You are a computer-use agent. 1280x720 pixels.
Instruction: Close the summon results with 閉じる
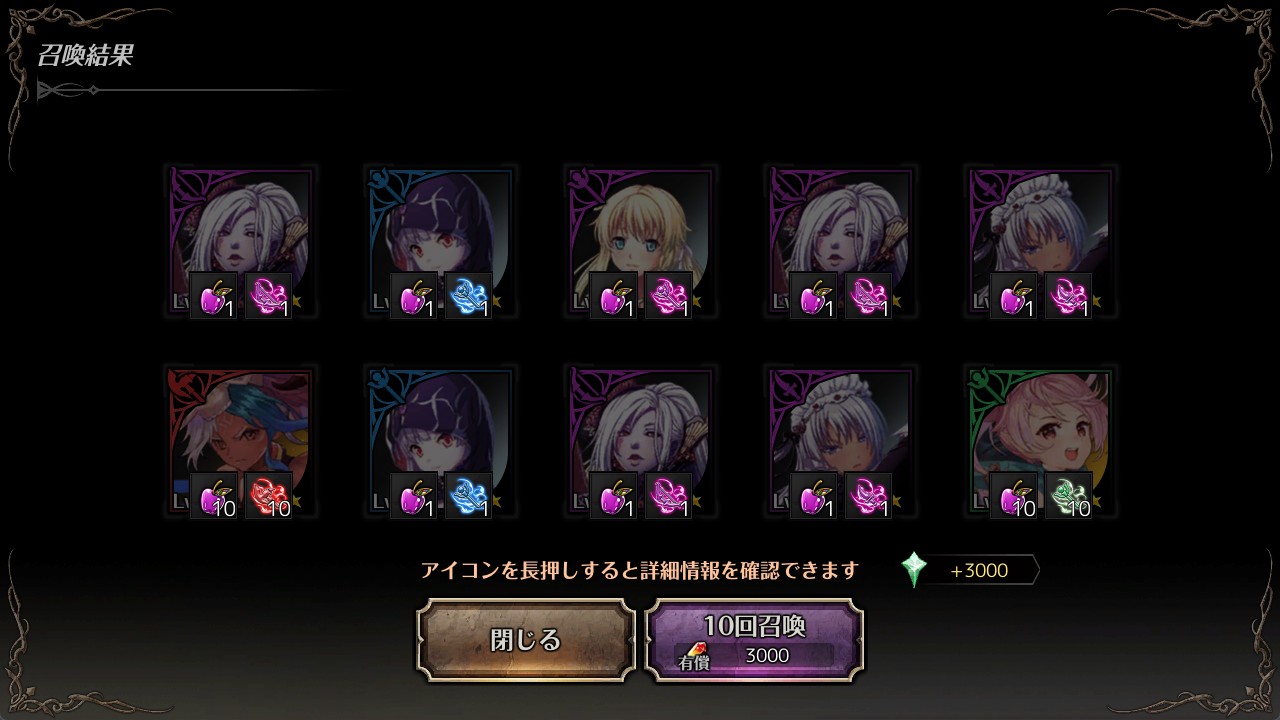coord(526,640)
